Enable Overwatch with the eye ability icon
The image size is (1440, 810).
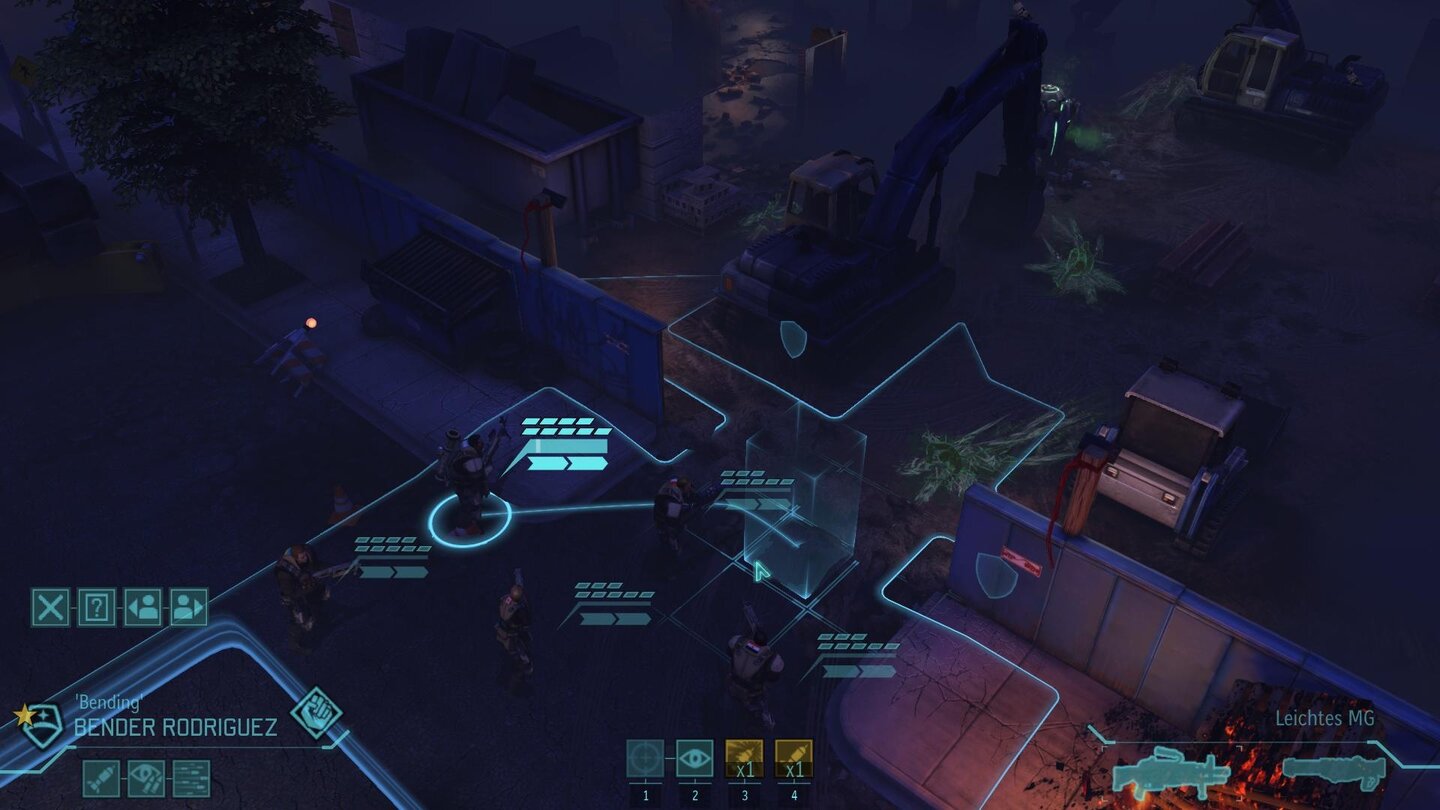coord(695,756)
